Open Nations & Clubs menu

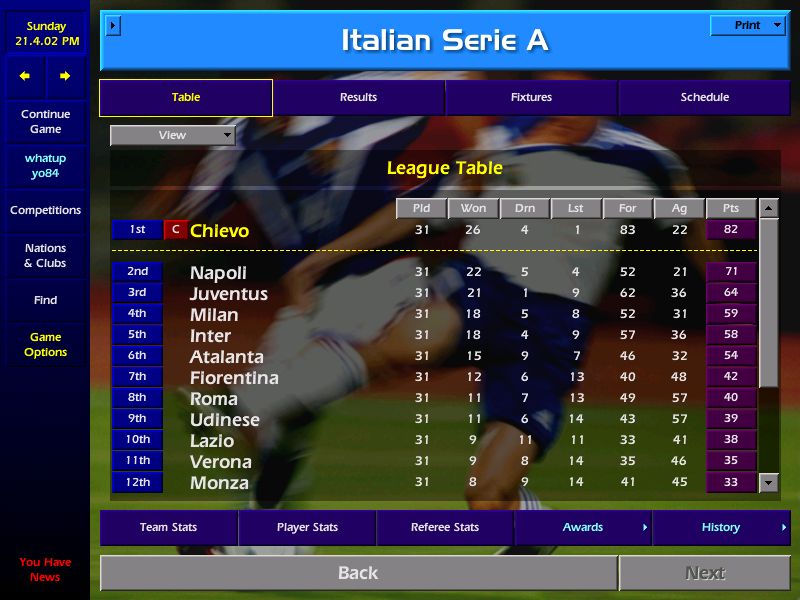point(45,255)
